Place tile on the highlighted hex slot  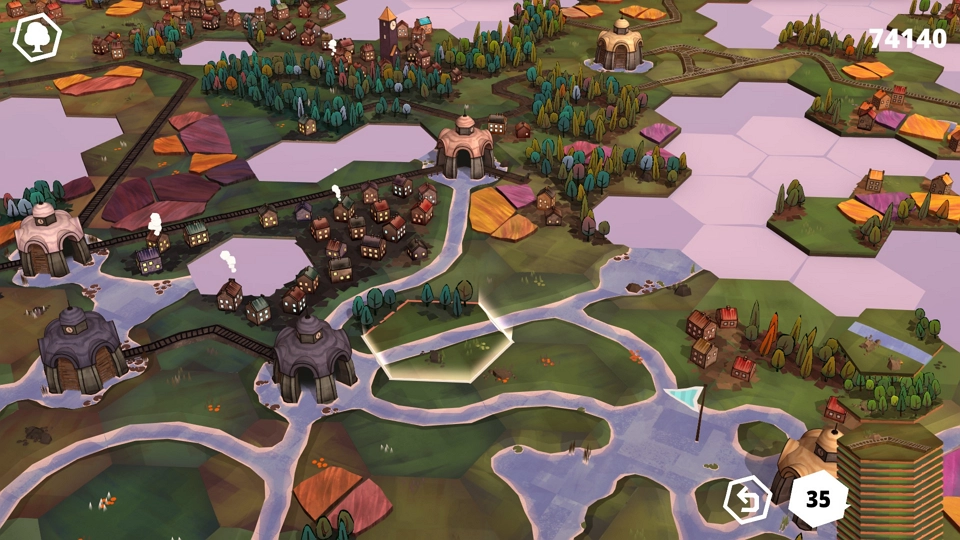pyautogui.click(x=438, y=340)
